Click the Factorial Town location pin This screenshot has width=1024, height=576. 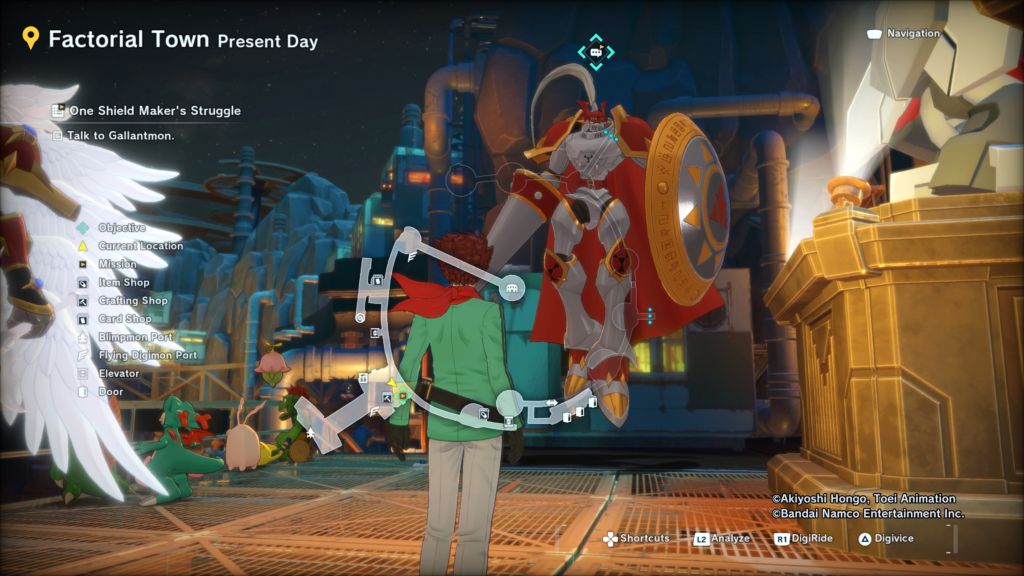tap(31, 40)
